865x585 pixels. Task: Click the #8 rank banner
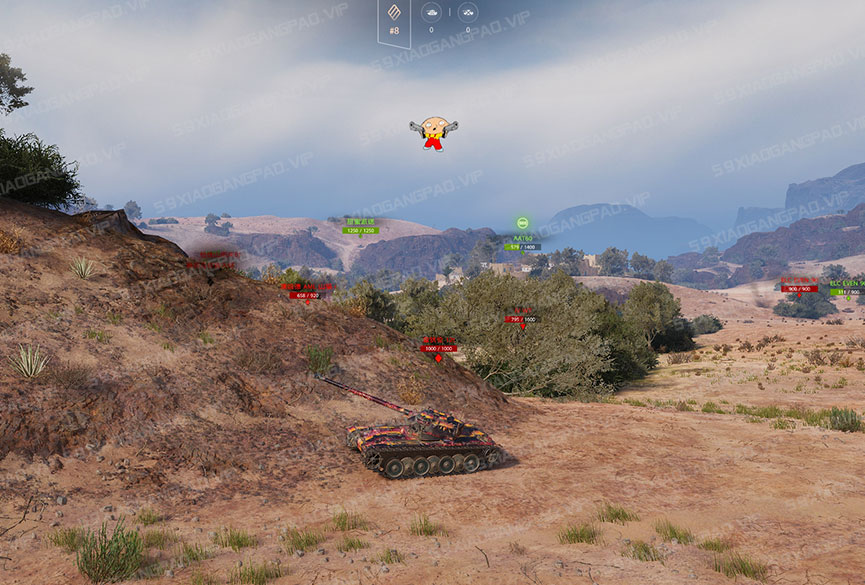pos(394,20)
